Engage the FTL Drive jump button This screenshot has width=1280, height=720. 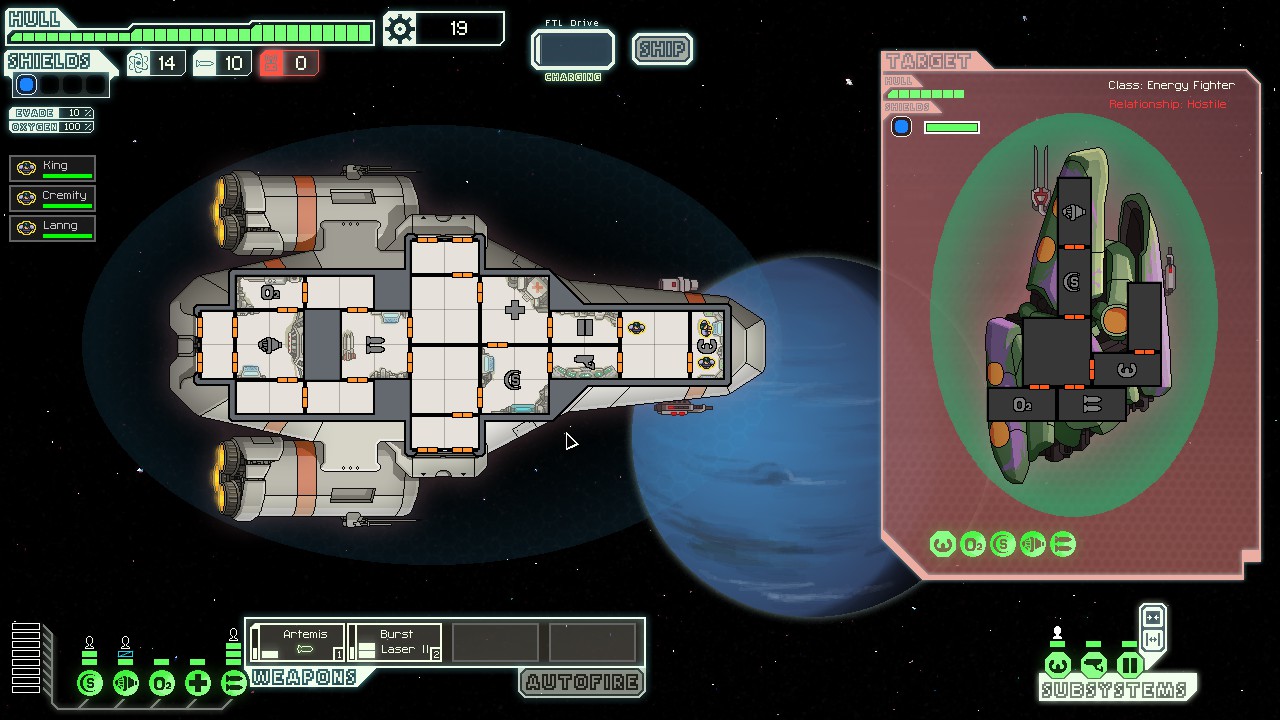573,50
